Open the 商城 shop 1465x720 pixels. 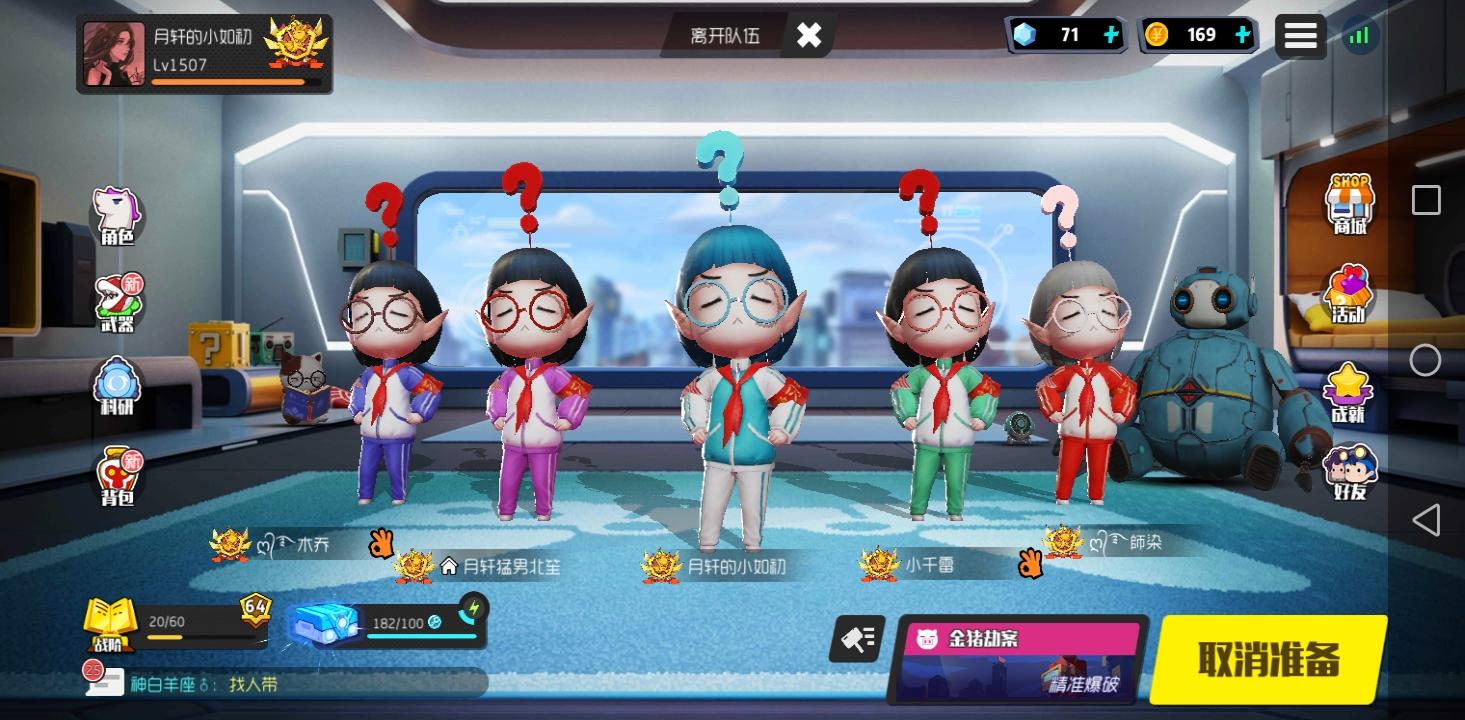[1350, 203]
